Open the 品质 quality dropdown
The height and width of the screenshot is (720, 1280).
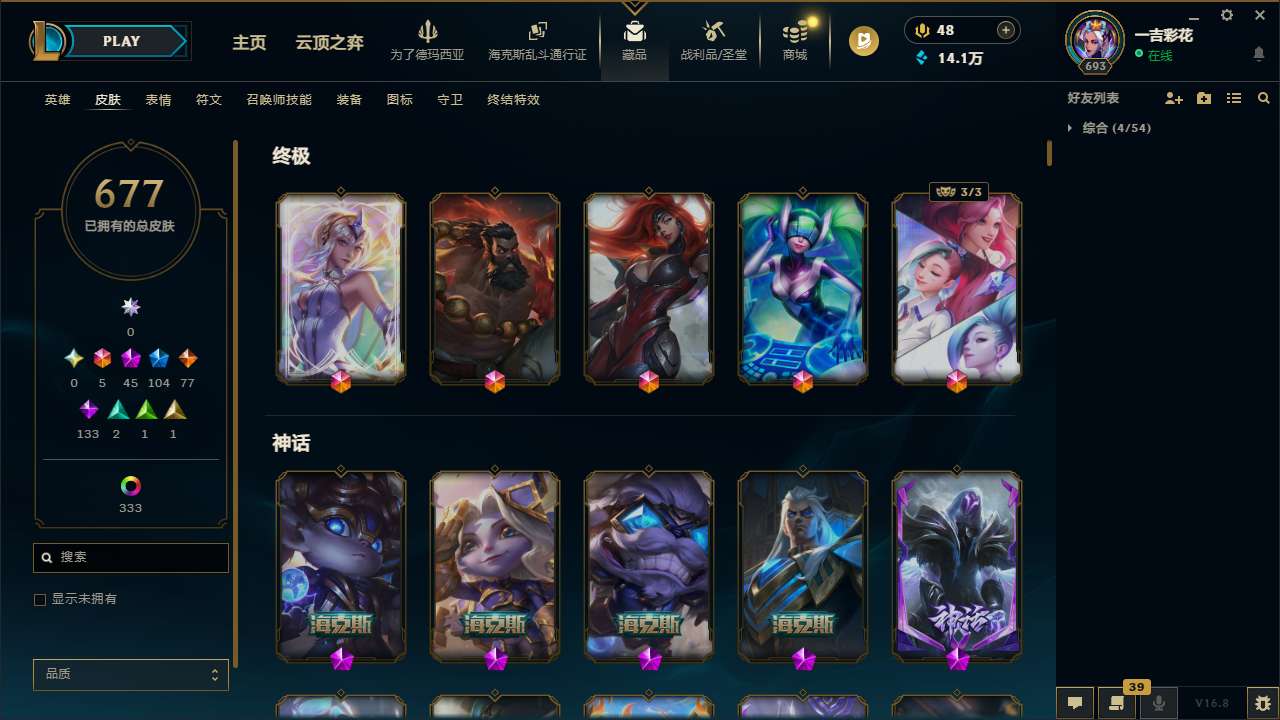click(x=130, y=674)
